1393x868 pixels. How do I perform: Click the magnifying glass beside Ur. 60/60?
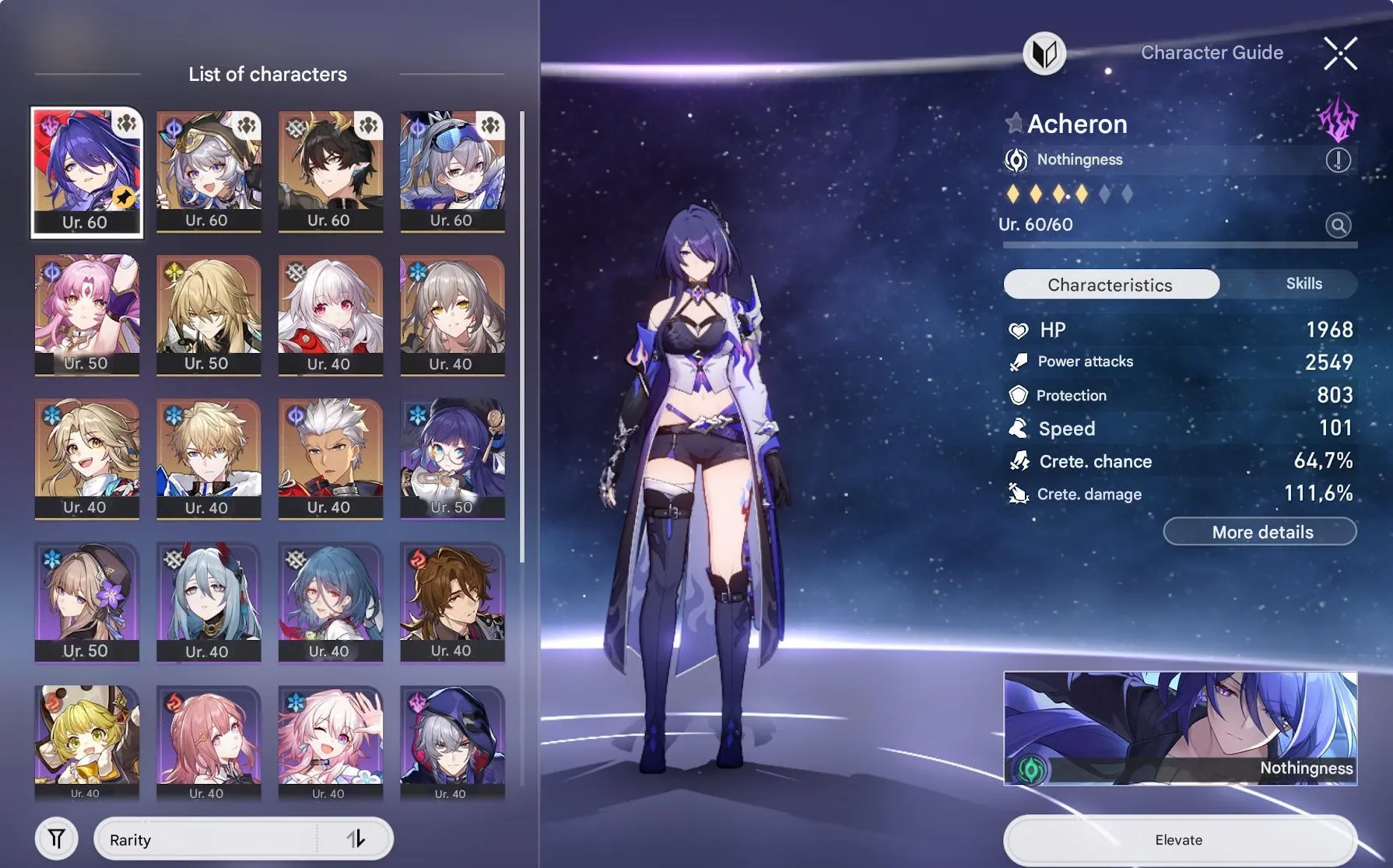pyautogui.click(x=1338, y=226)
